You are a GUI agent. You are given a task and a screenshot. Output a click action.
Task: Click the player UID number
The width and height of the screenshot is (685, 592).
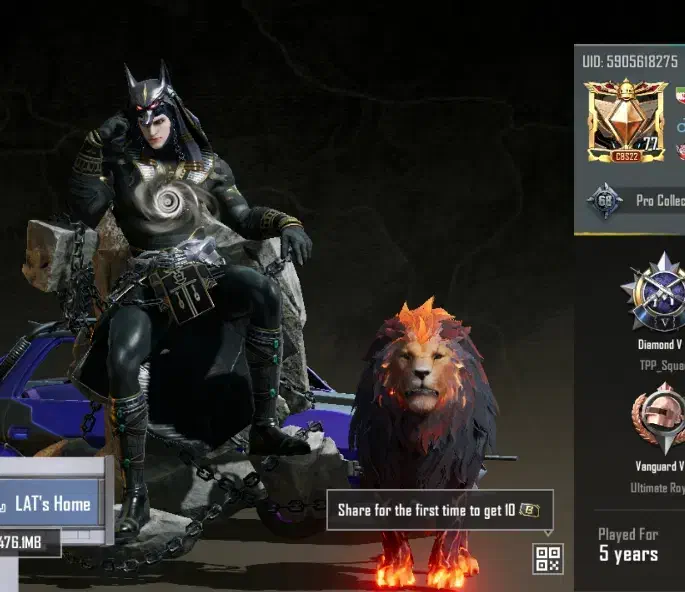pyautogui.click(x=629, y=61)
